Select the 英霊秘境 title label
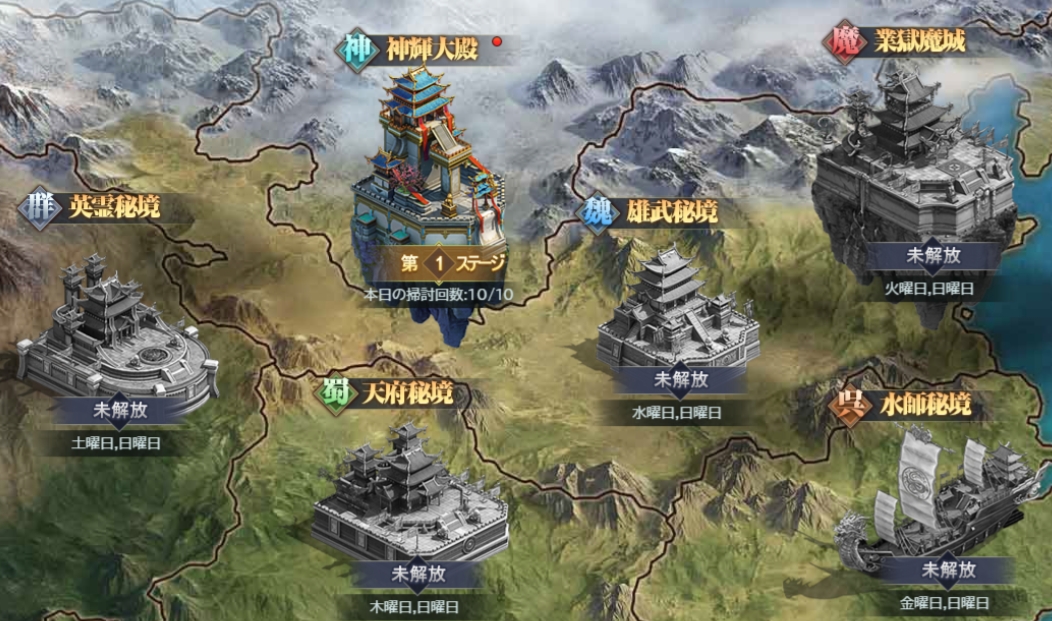The height and width of the screenshot is (621, 1052). (x=112, y=208)
